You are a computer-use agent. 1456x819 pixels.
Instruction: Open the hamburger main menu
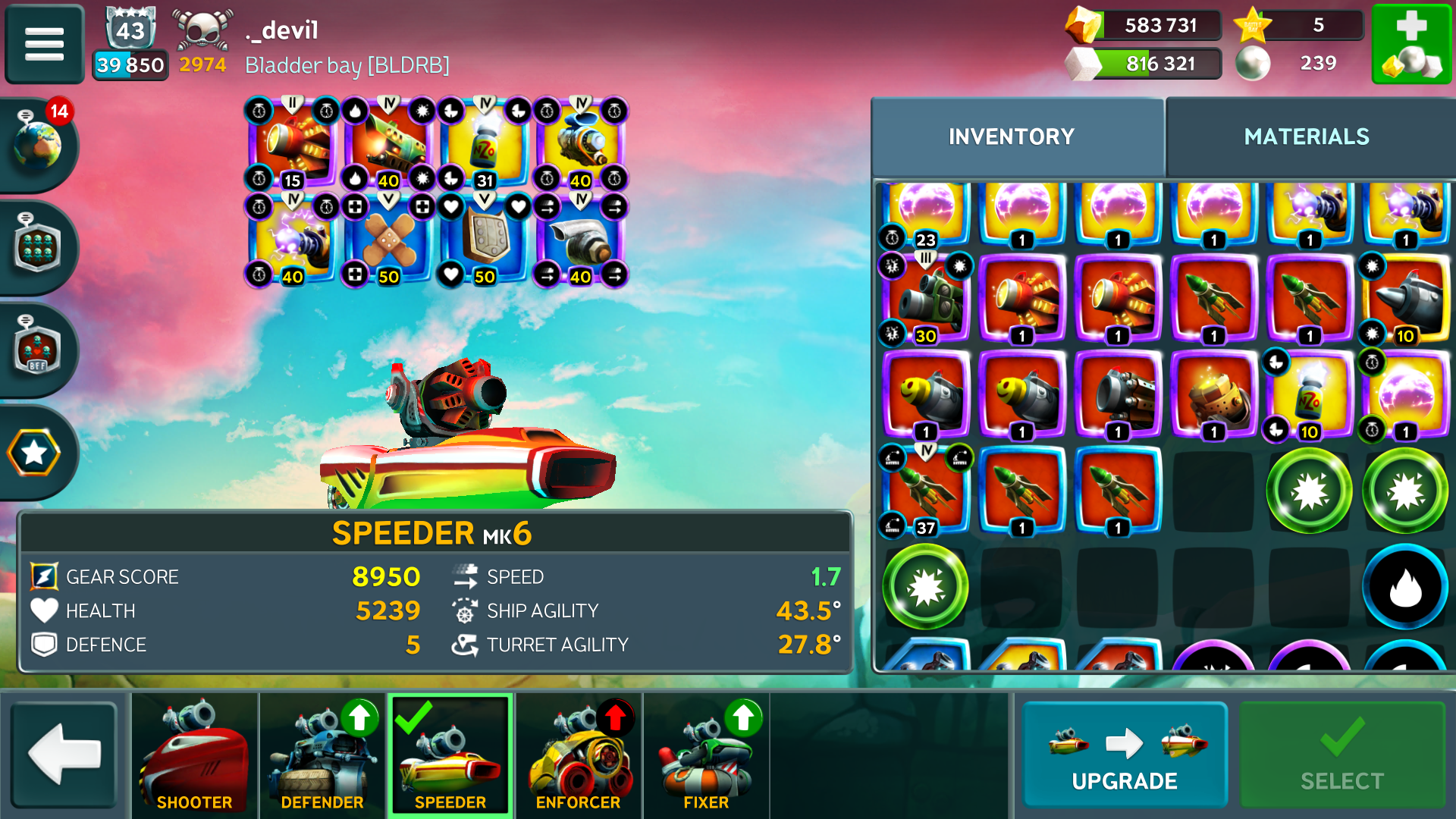[x=44, y=44]
